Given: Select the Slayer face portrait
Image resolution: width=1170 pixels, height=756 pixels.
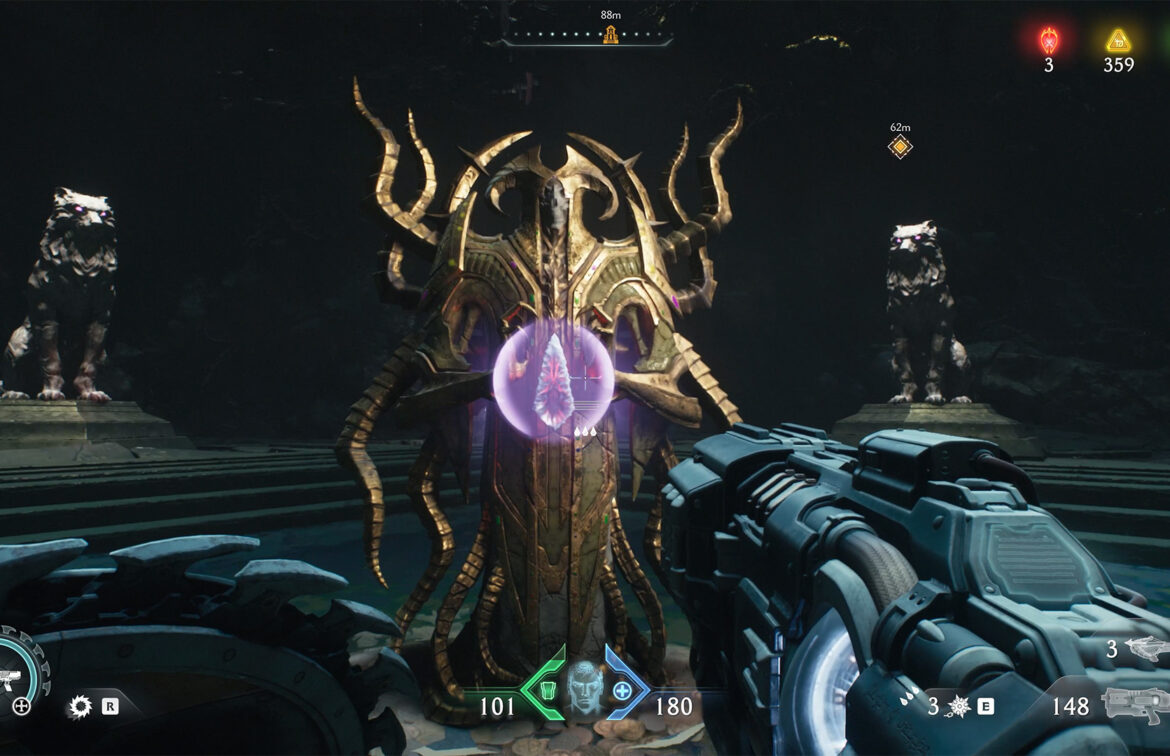Looking at the screenshot, I should click(585, 689).
